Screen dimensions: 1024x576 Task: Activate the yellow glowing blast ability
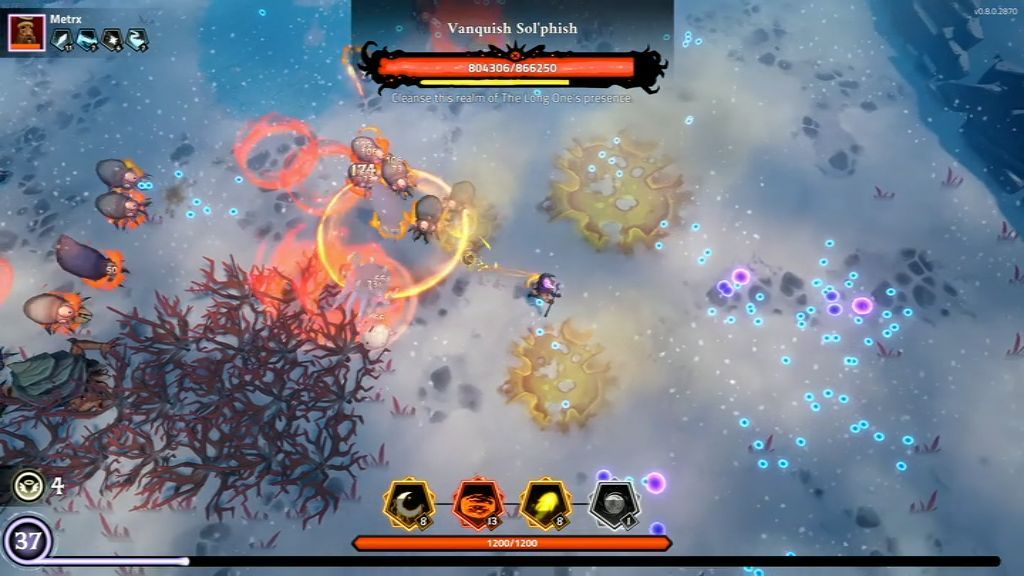pyautogui.click(x=546, y=503)
